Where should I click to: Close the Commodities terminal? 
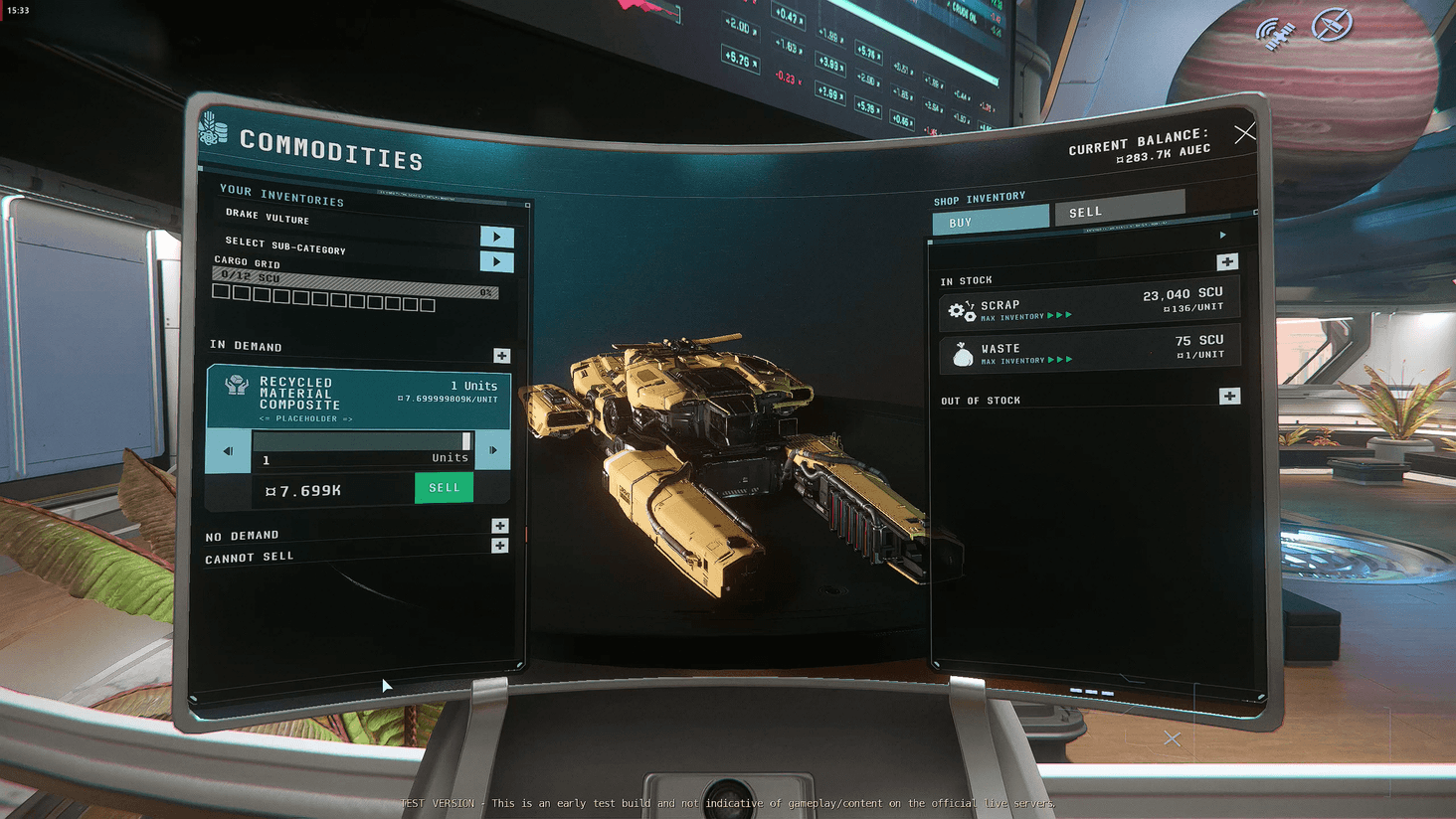[1244, 133]
